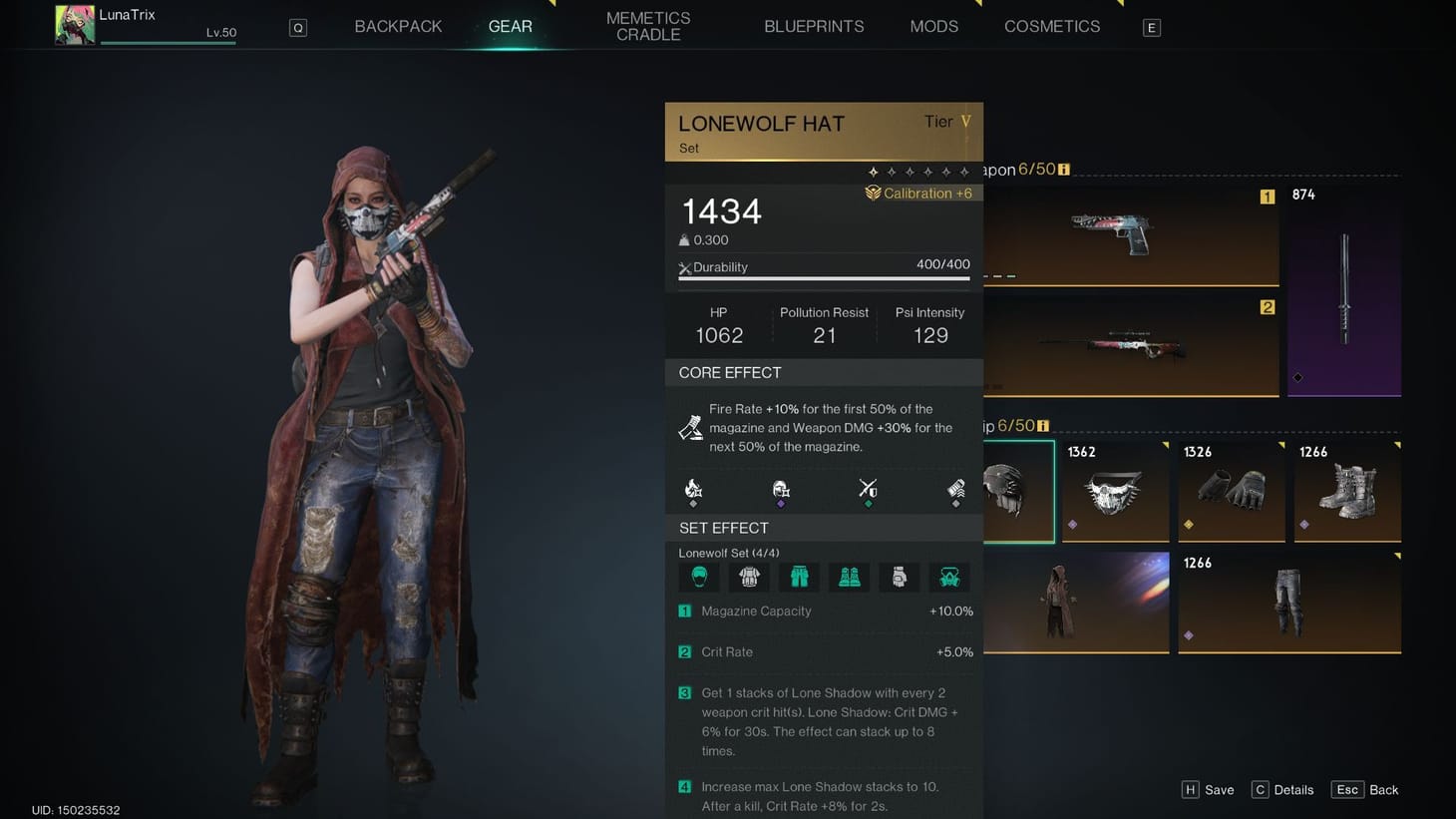Viewport: 1456px width, 819px height.
Task: Open the MEMETICS CRADLE tab
Action: click(x=647, y=26)
